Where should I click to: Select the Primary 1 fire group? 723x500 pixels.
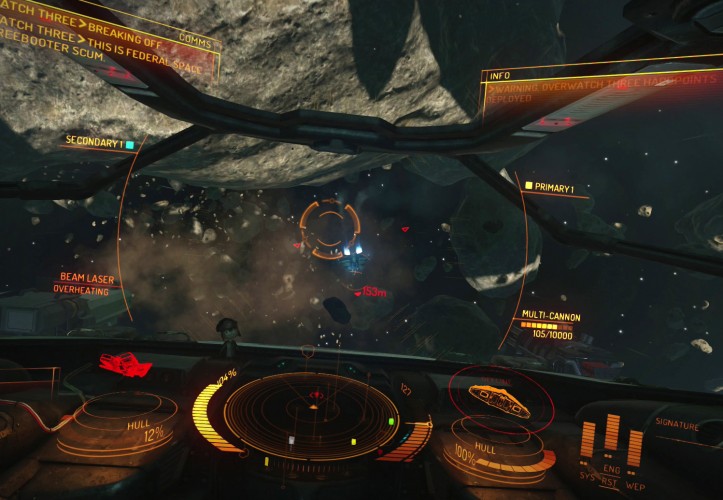click(554, 187)
